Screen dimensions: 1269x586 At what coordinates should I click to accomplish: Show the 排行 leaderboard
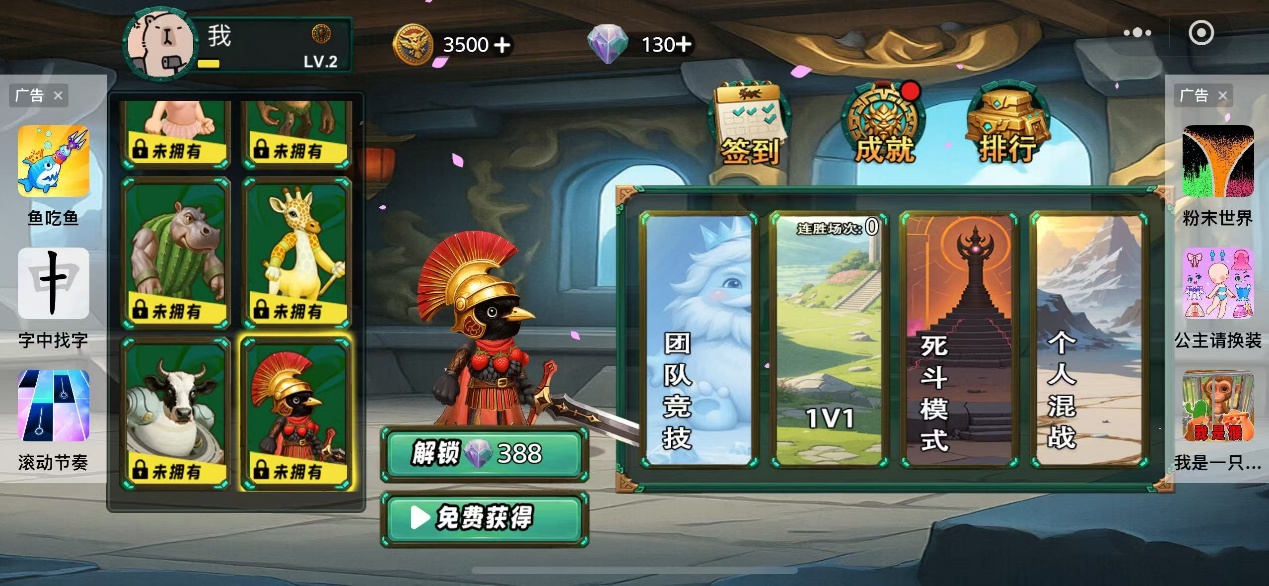coord(1007,125)
